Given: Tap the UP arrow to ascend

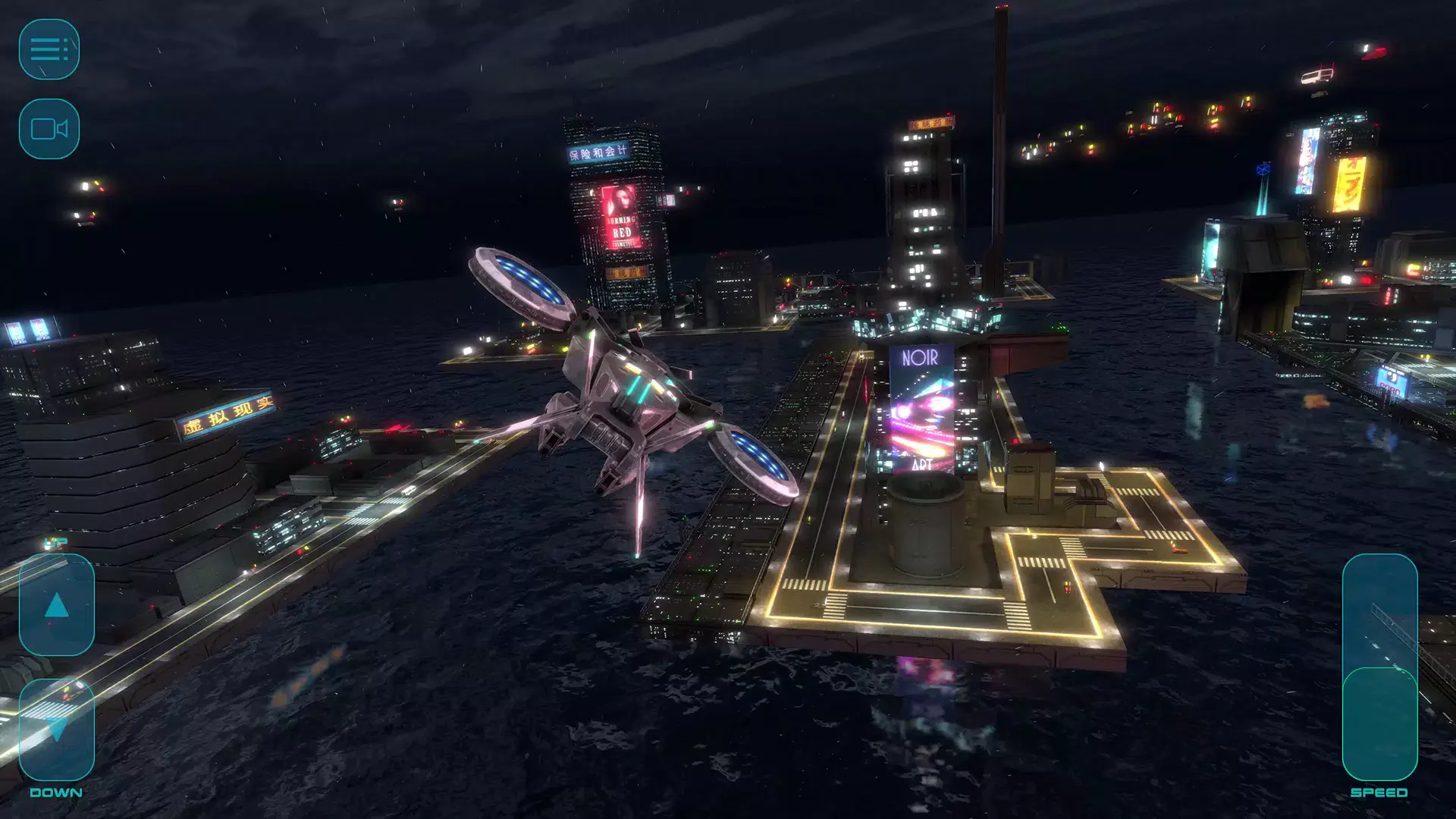Looking at the screenshot, I should (x=56, y=605).
